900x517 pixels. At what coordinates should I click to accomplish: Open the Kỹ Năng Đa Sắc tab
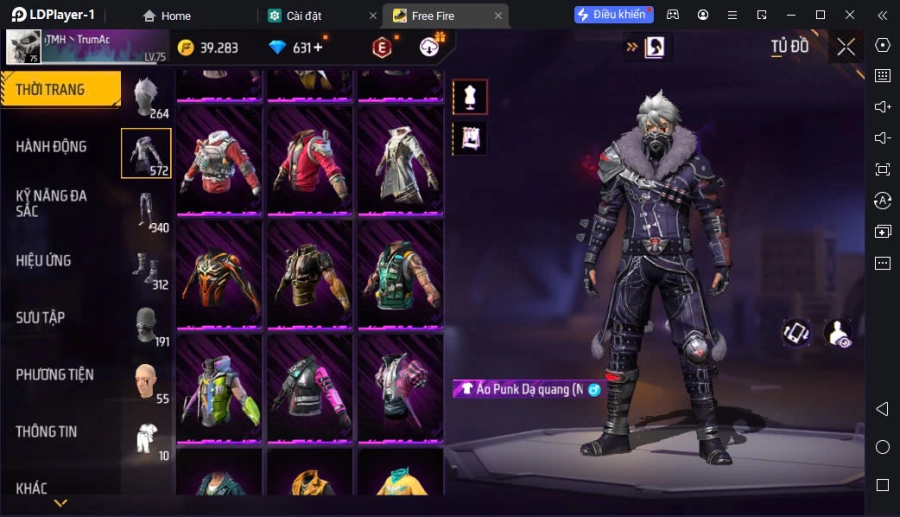52,203
